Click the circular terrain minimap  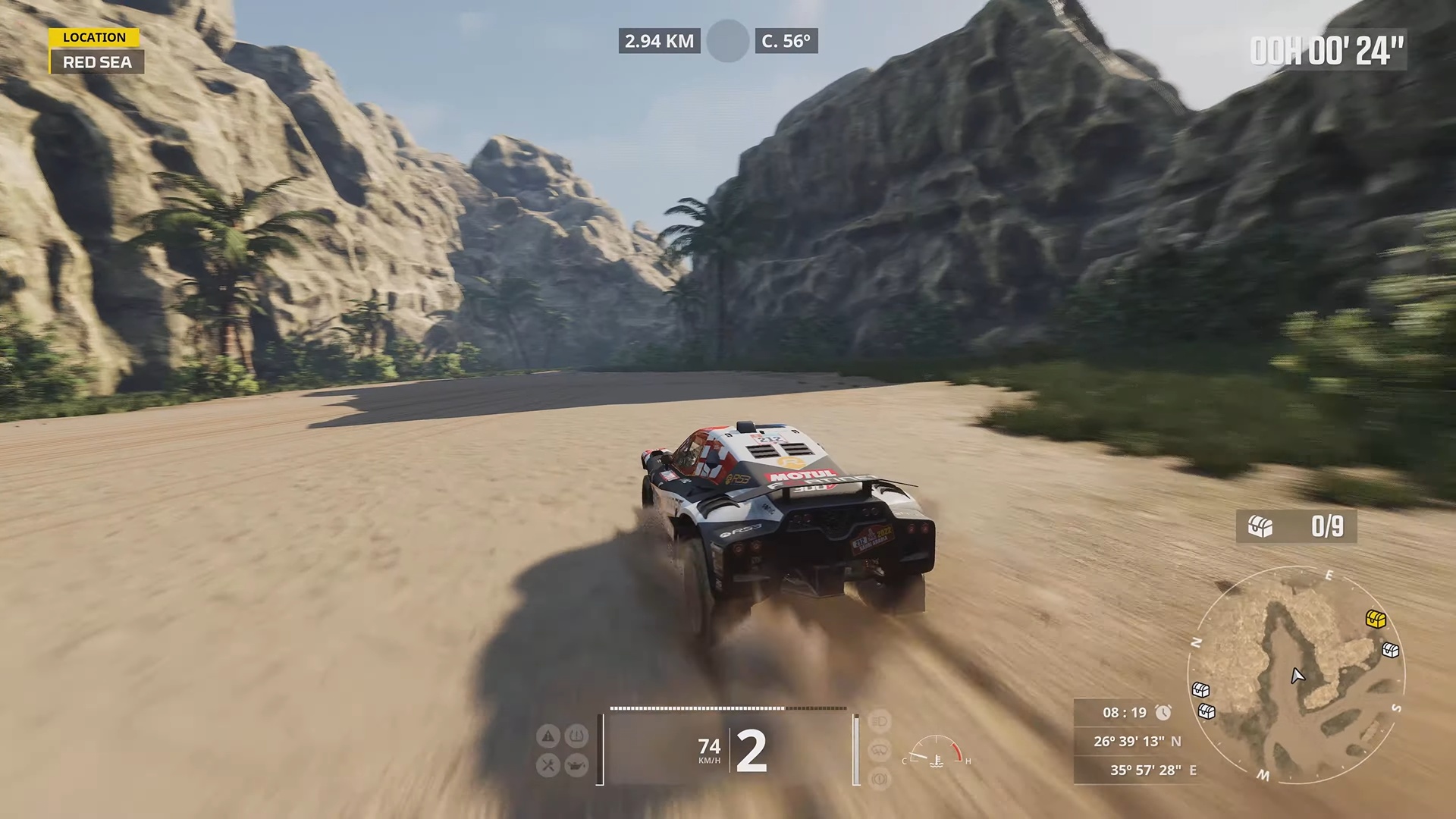pos(1295,675)
